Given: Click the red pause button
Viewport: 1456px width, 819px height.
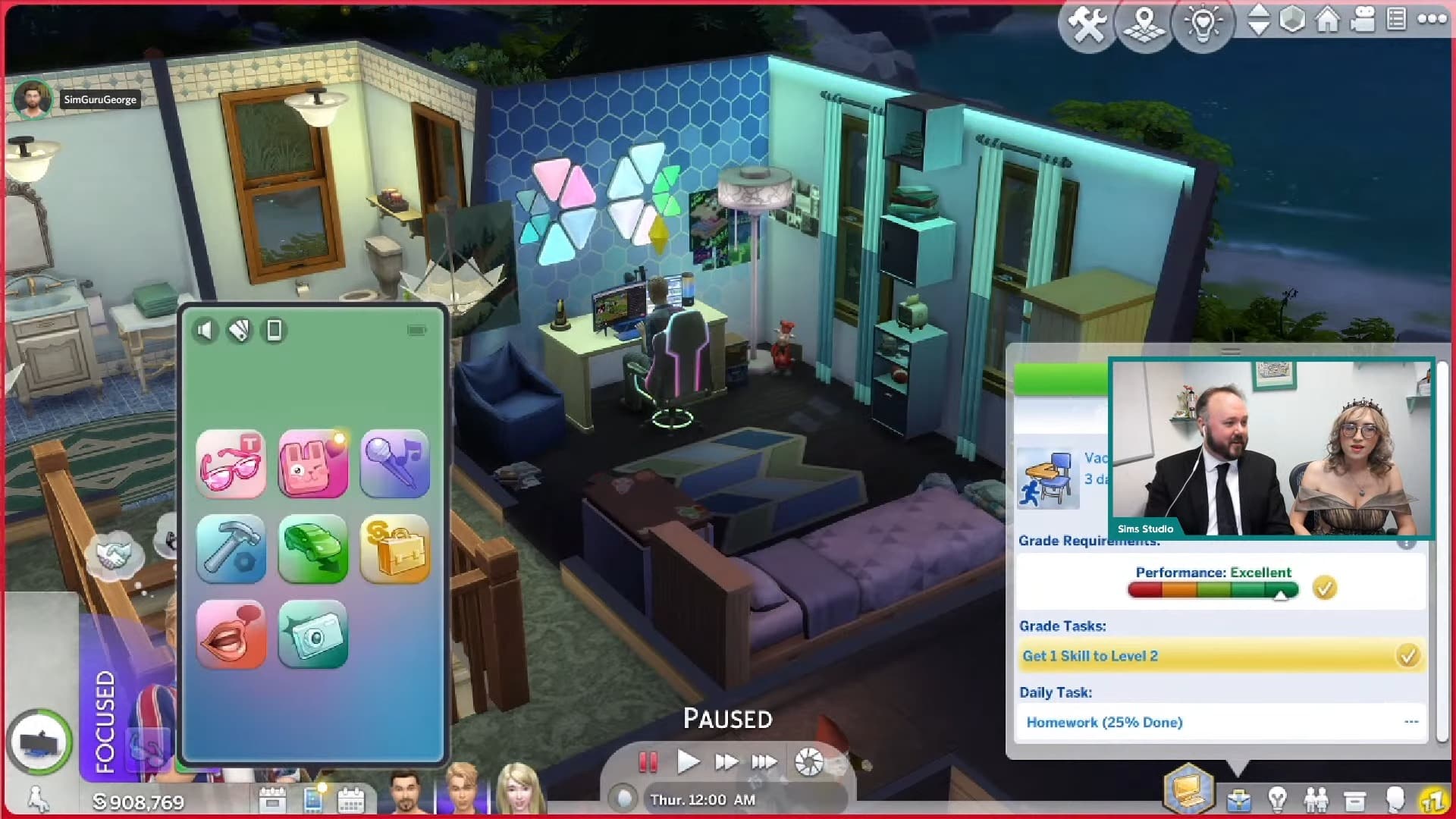Looking at the screenshot, I should pyautogui.click(x=648, y=761).
